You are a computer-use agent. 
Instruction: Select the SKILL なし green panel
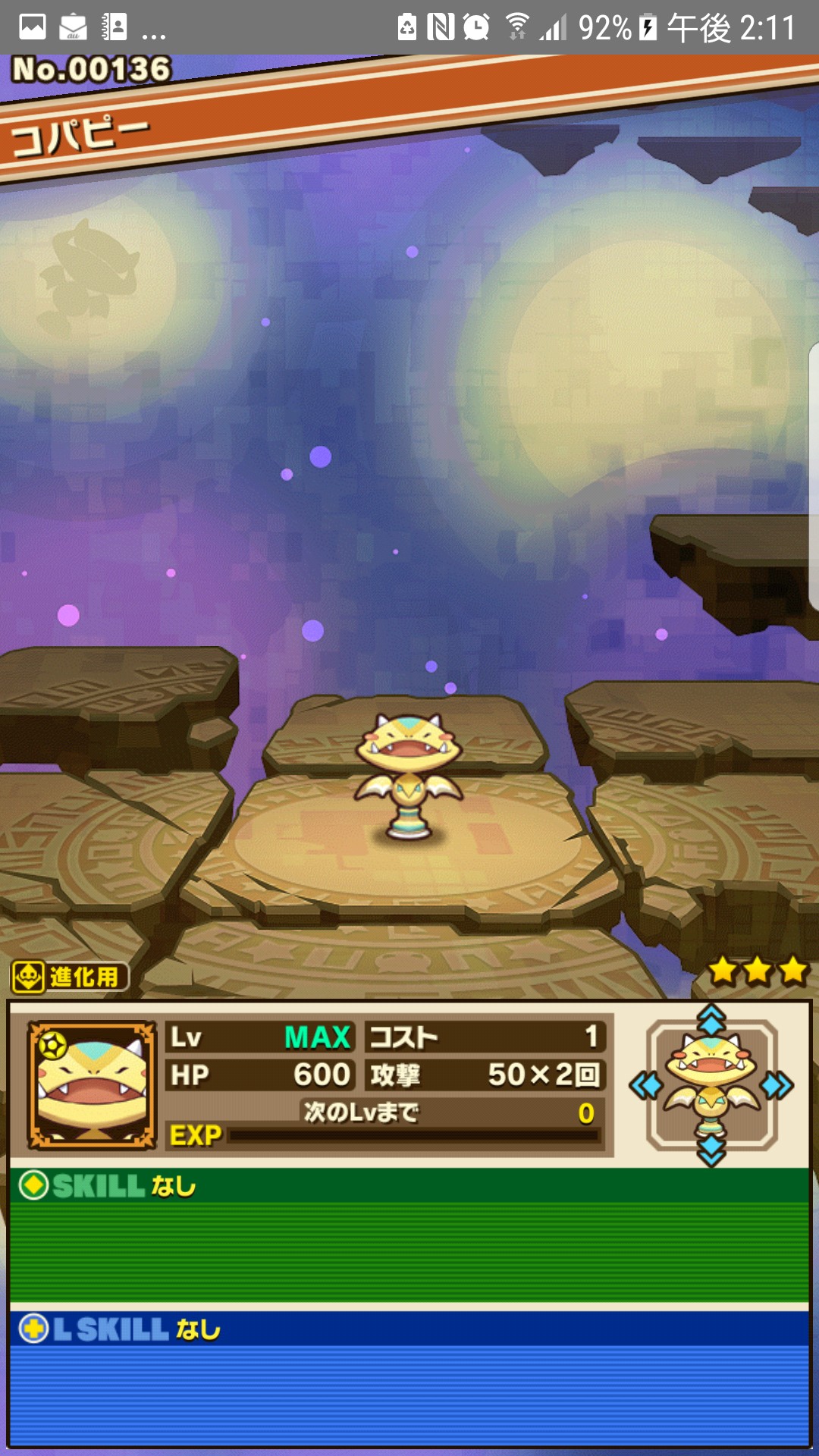(409, 1236)
